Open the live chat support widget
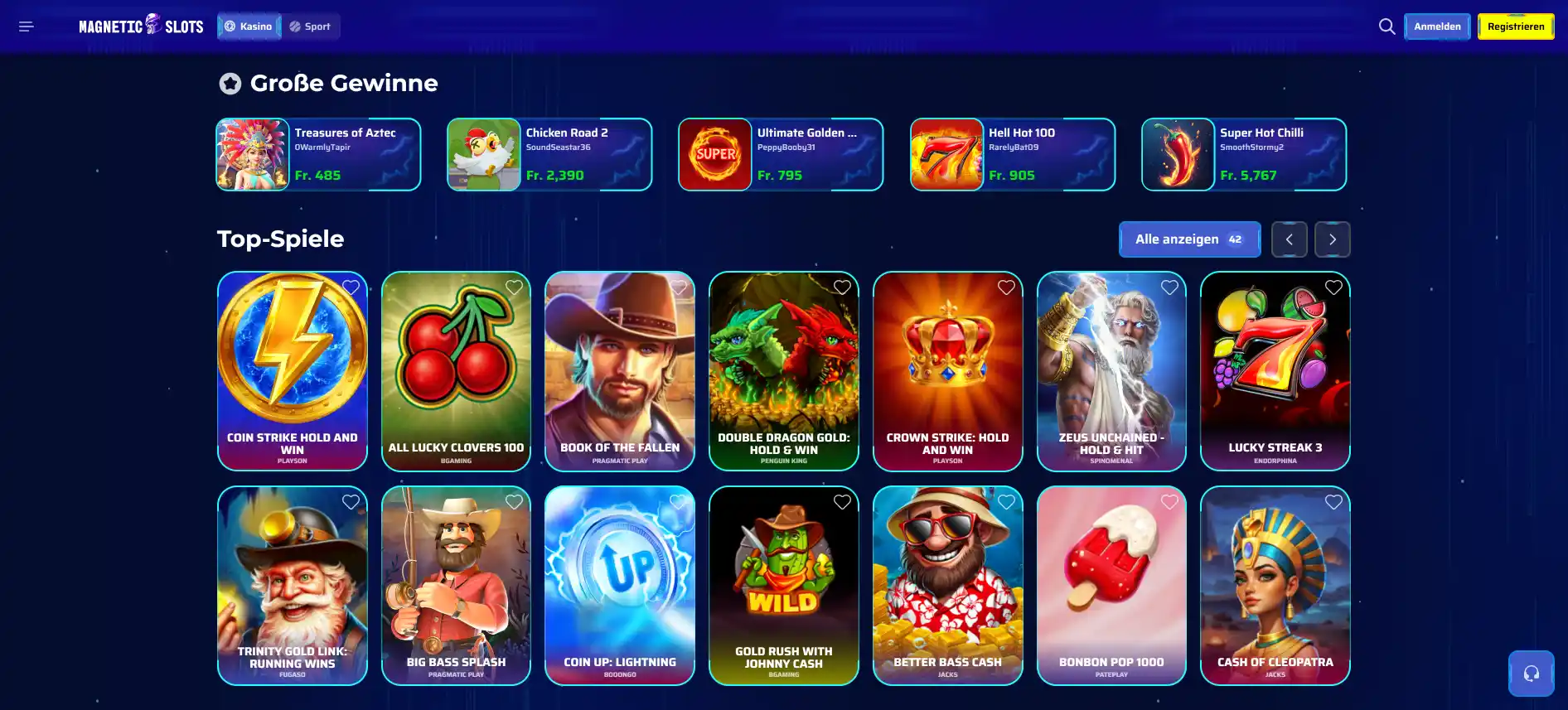 tap(1531, 674)
